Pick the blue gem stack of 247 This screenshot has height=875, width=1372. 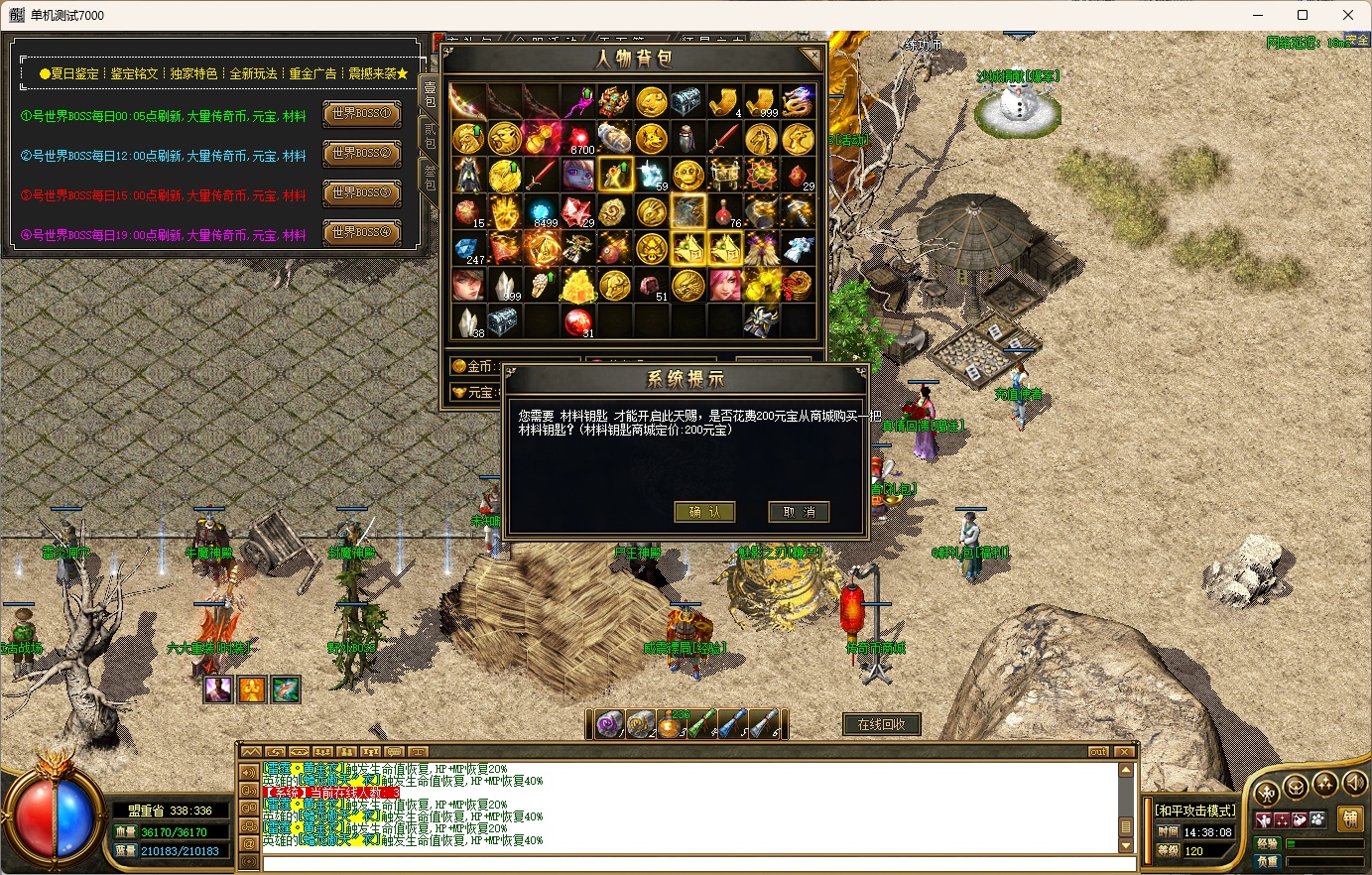[467, 248]
